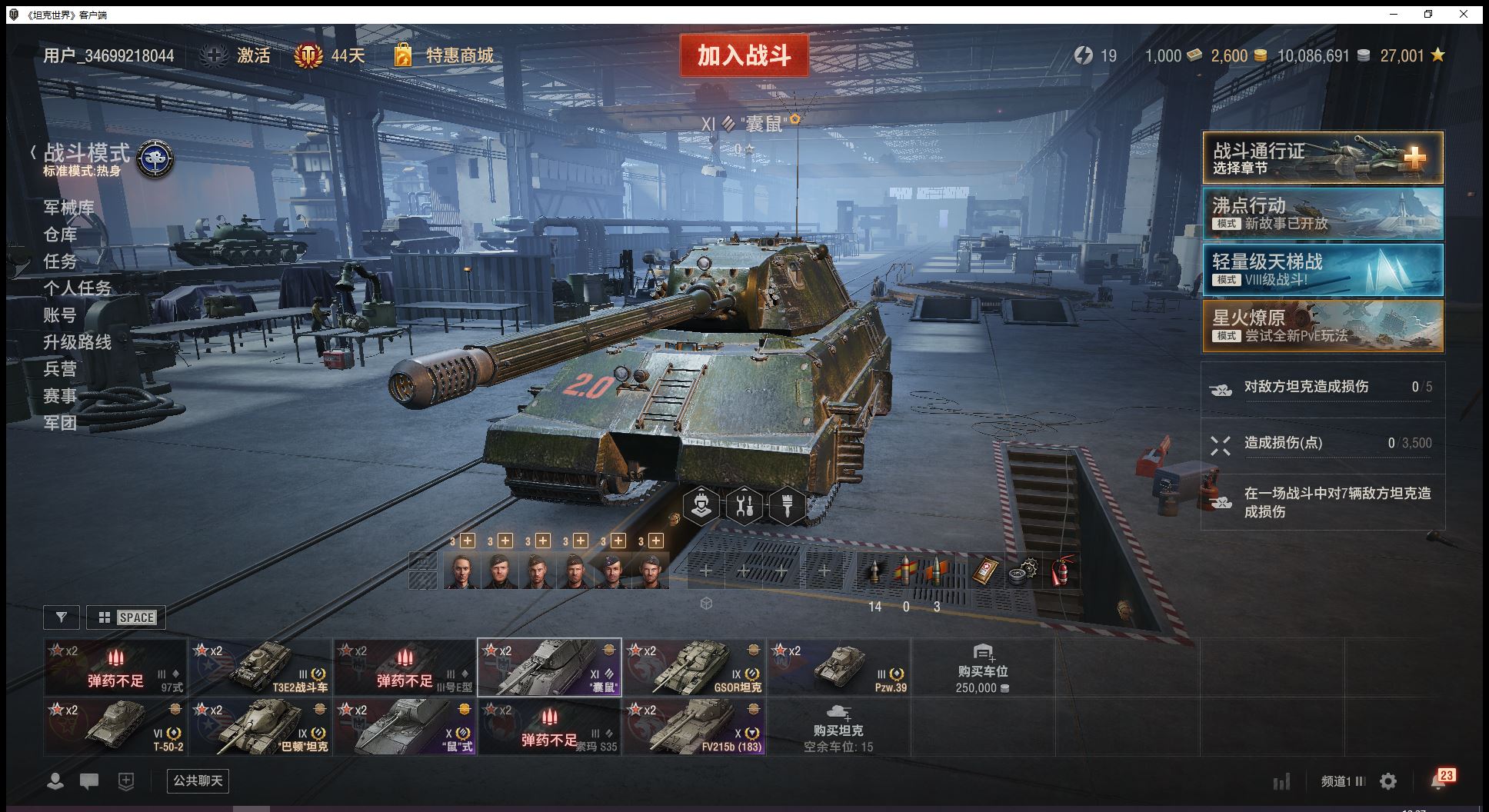
Task: Open the 公共聊天 public chat
Action: pyautogui.click(x=198, y=781)
